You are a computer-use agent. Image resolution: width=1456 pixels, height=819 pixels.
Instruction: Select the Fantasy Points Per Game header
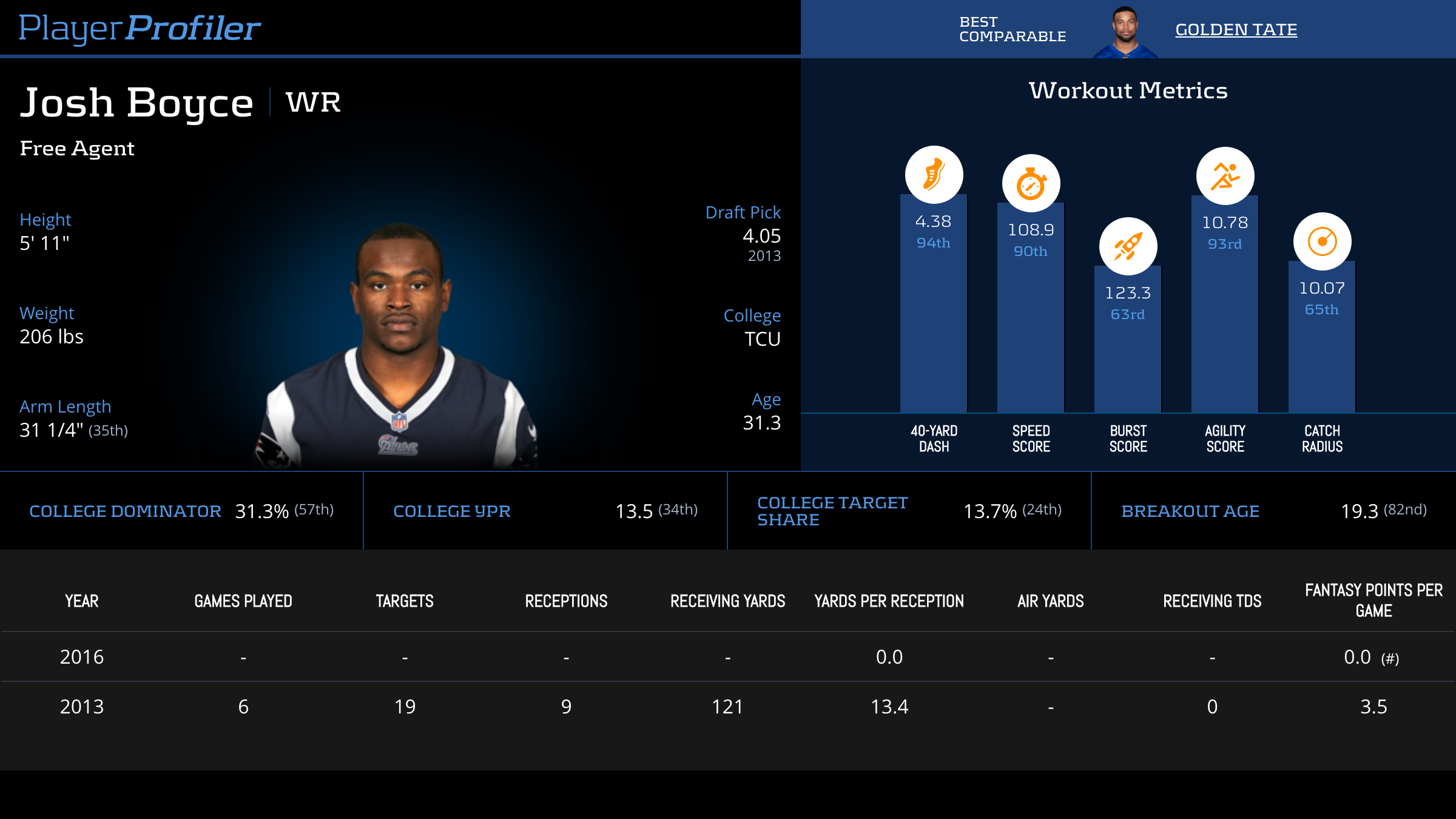[1373, 601]
